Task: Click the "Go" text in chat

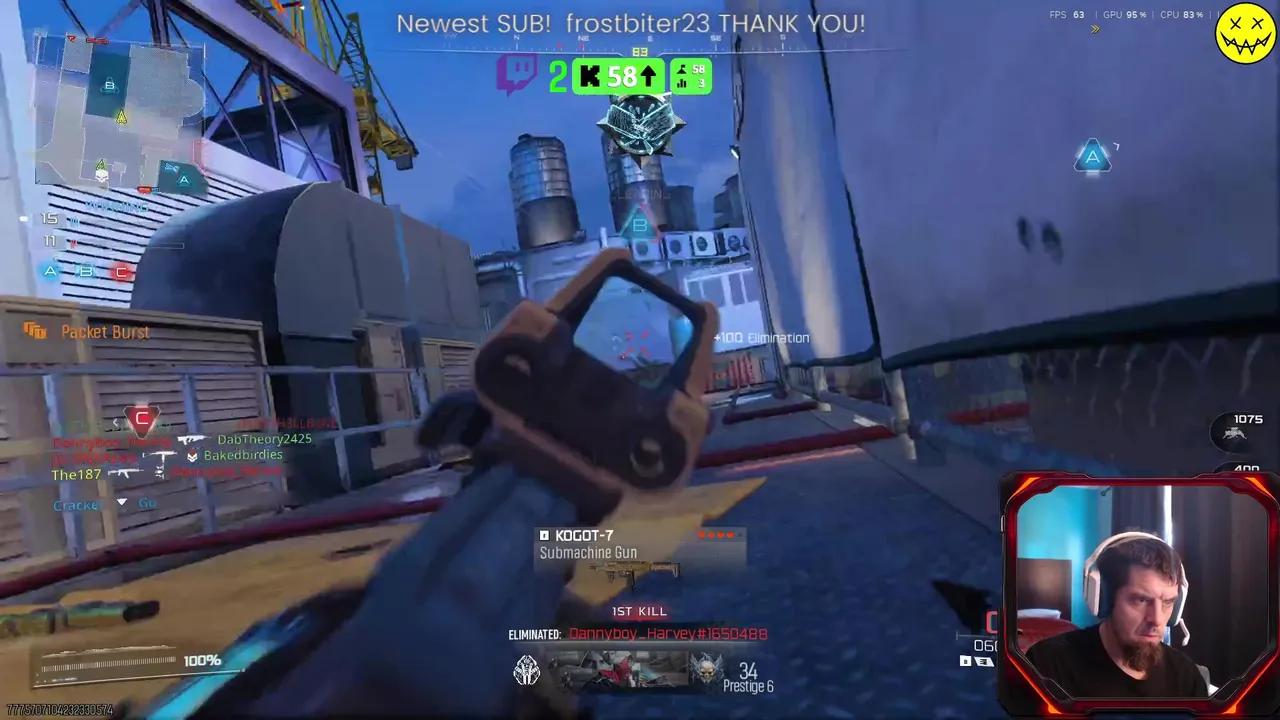Action: pyautogui.click(x=146, y=503)
